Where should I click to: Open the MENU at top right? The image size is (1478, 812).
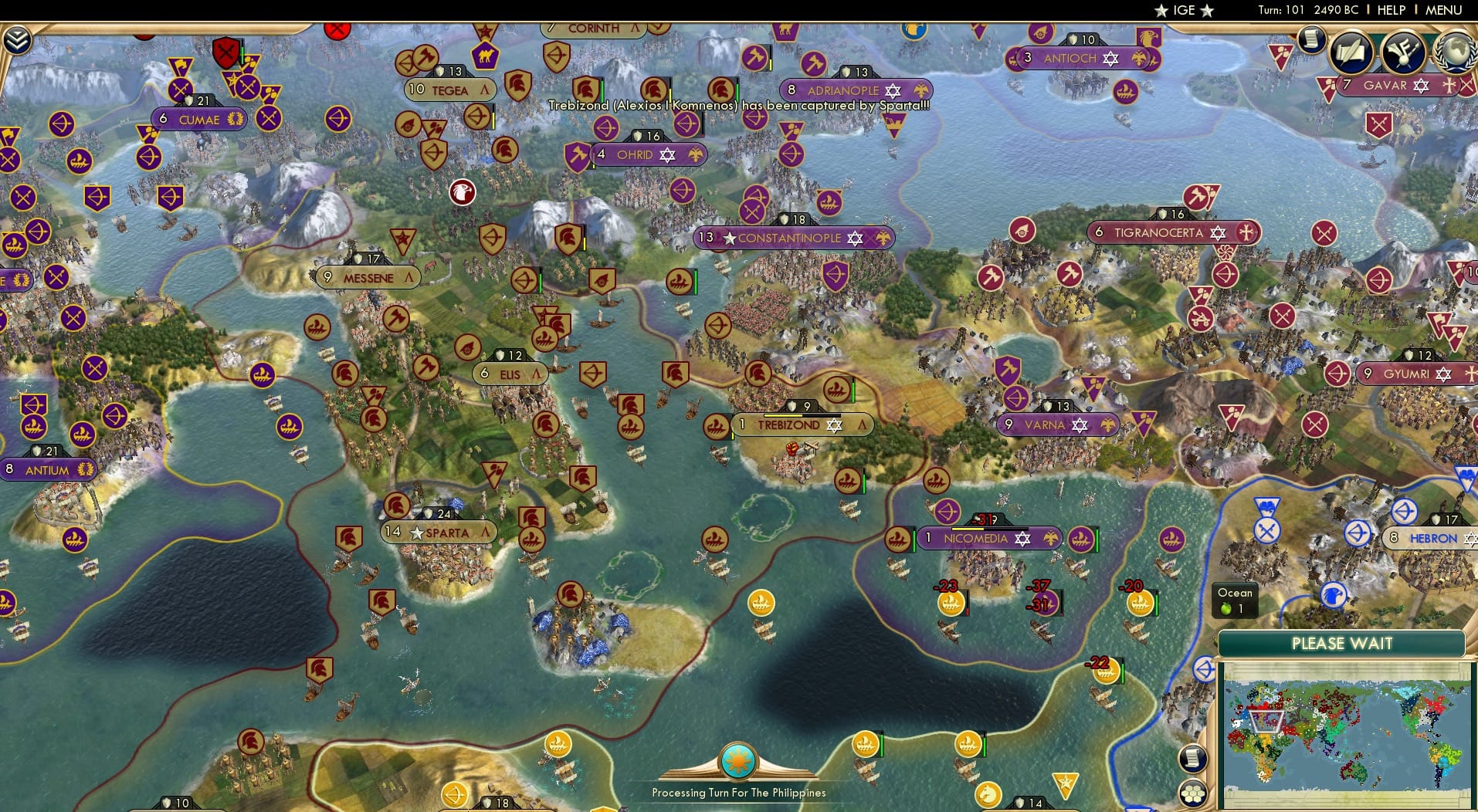tap(1445, 10)
